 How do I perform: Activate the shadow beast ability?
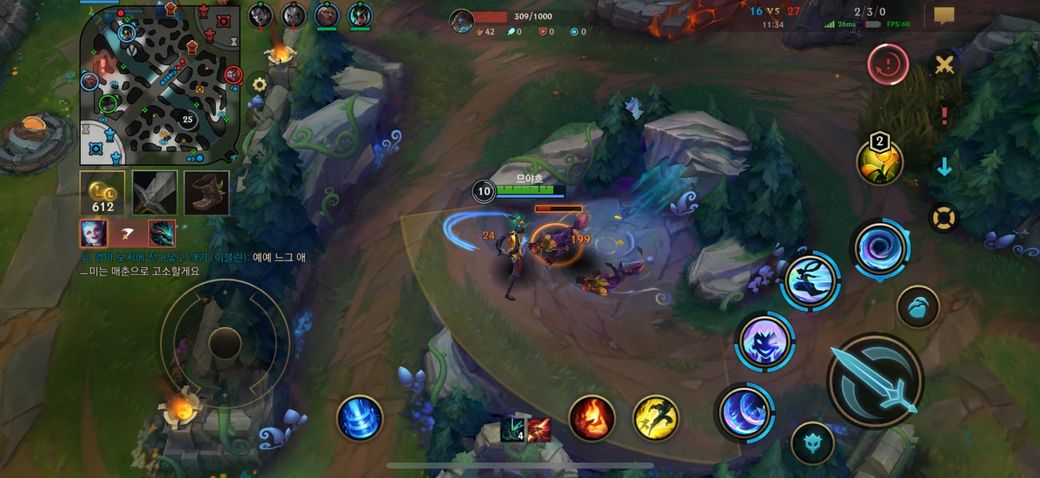point(765,341)
